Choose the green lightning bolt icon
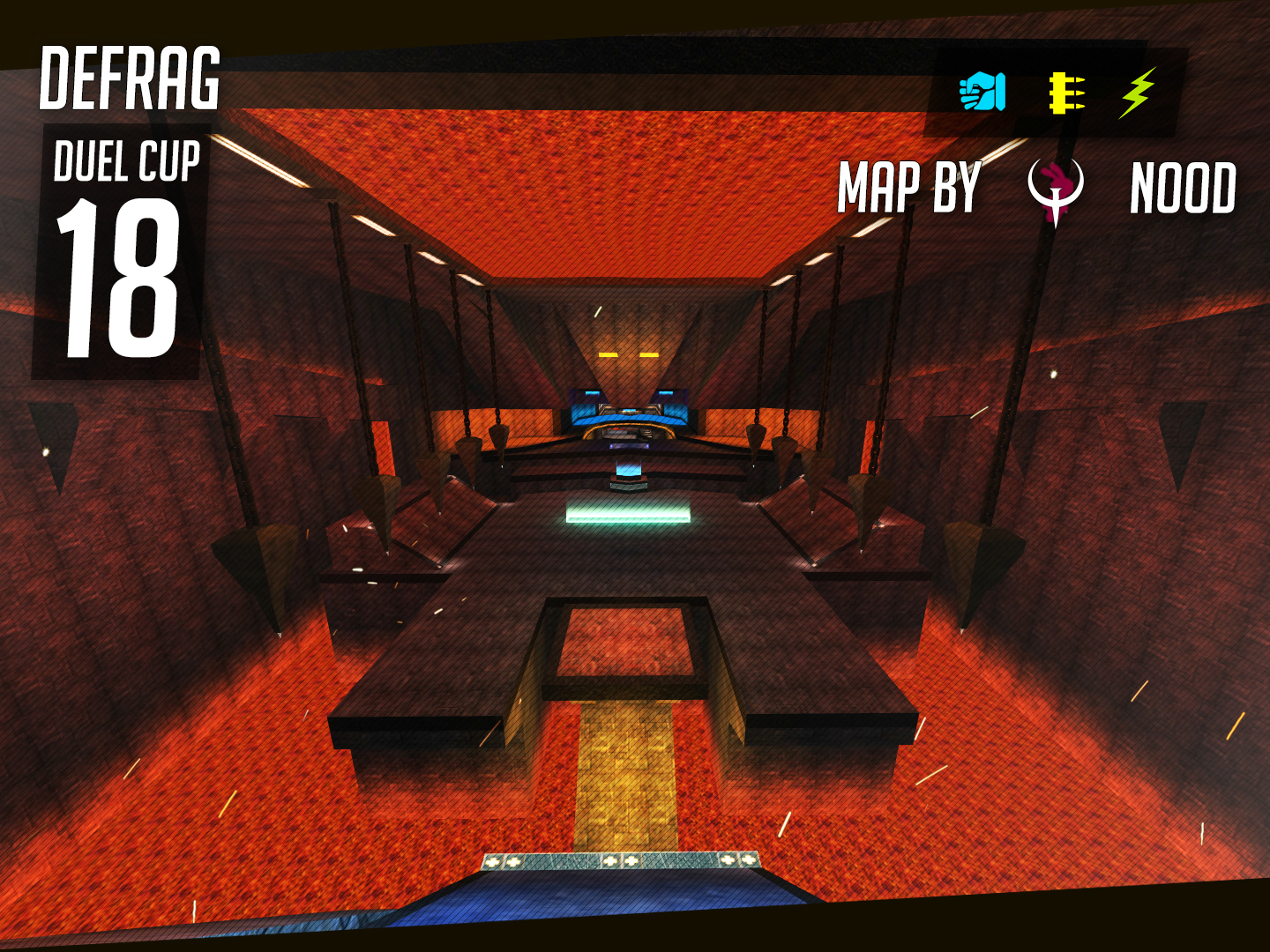 pyautogui.click(x=1138, y=93)
